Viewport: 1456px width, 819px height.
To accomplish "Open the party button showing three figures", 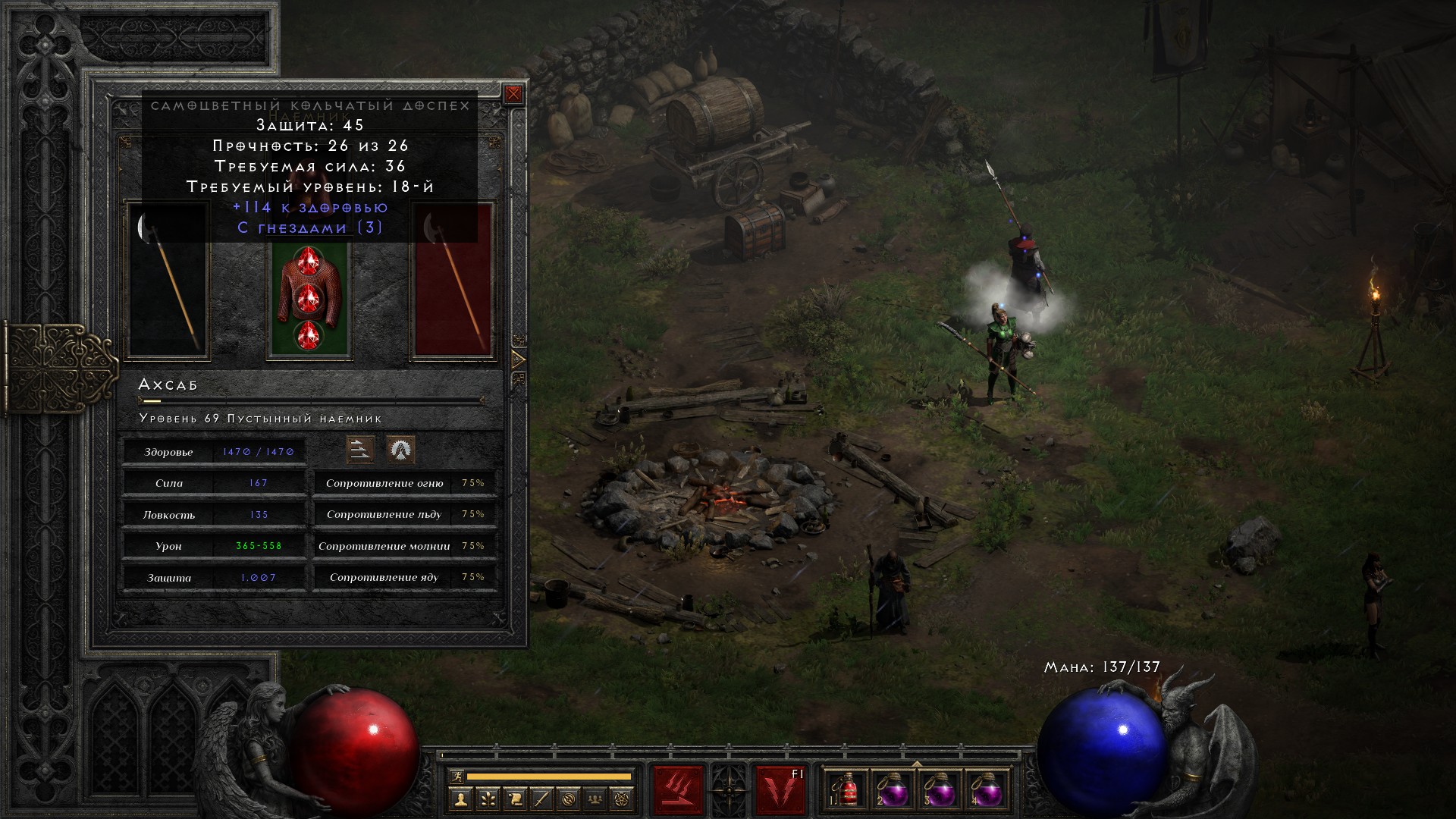I will (x=596, y=799).
